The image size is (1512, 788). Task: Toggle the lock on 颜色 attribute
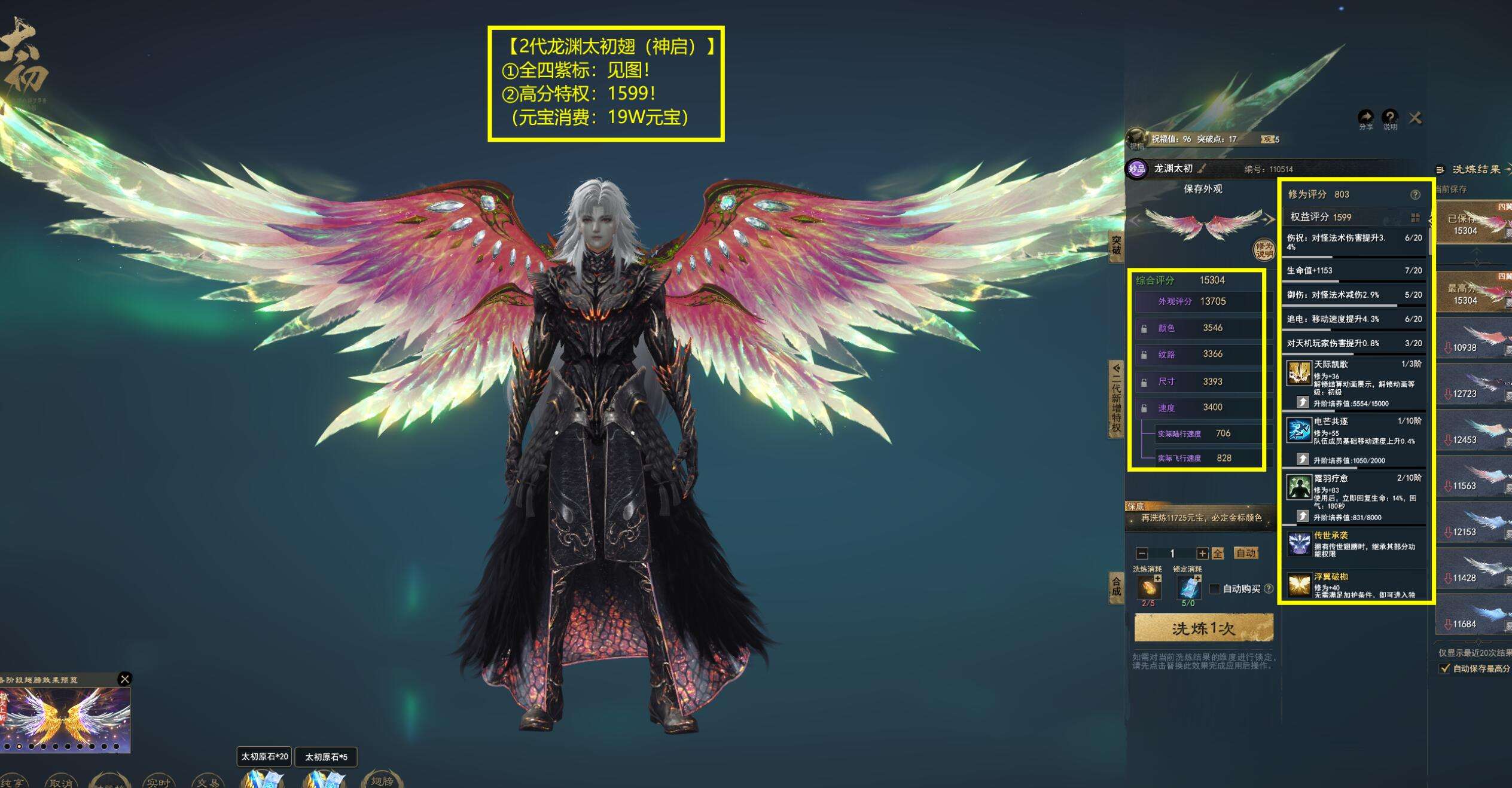[x=1144, y=329]
